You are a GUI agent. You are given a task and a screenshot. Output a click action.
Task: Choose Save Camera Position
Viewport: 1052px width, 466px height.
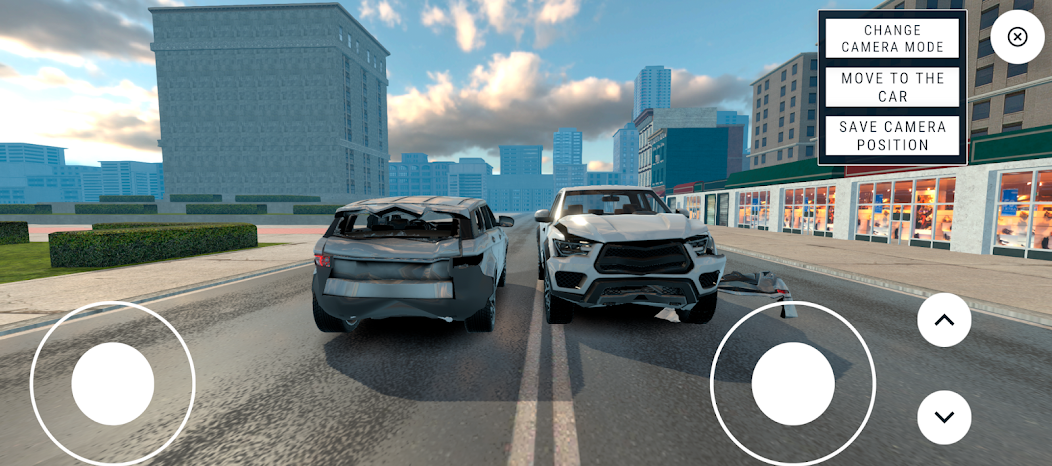pyautogui.click(x=892, y=136)
